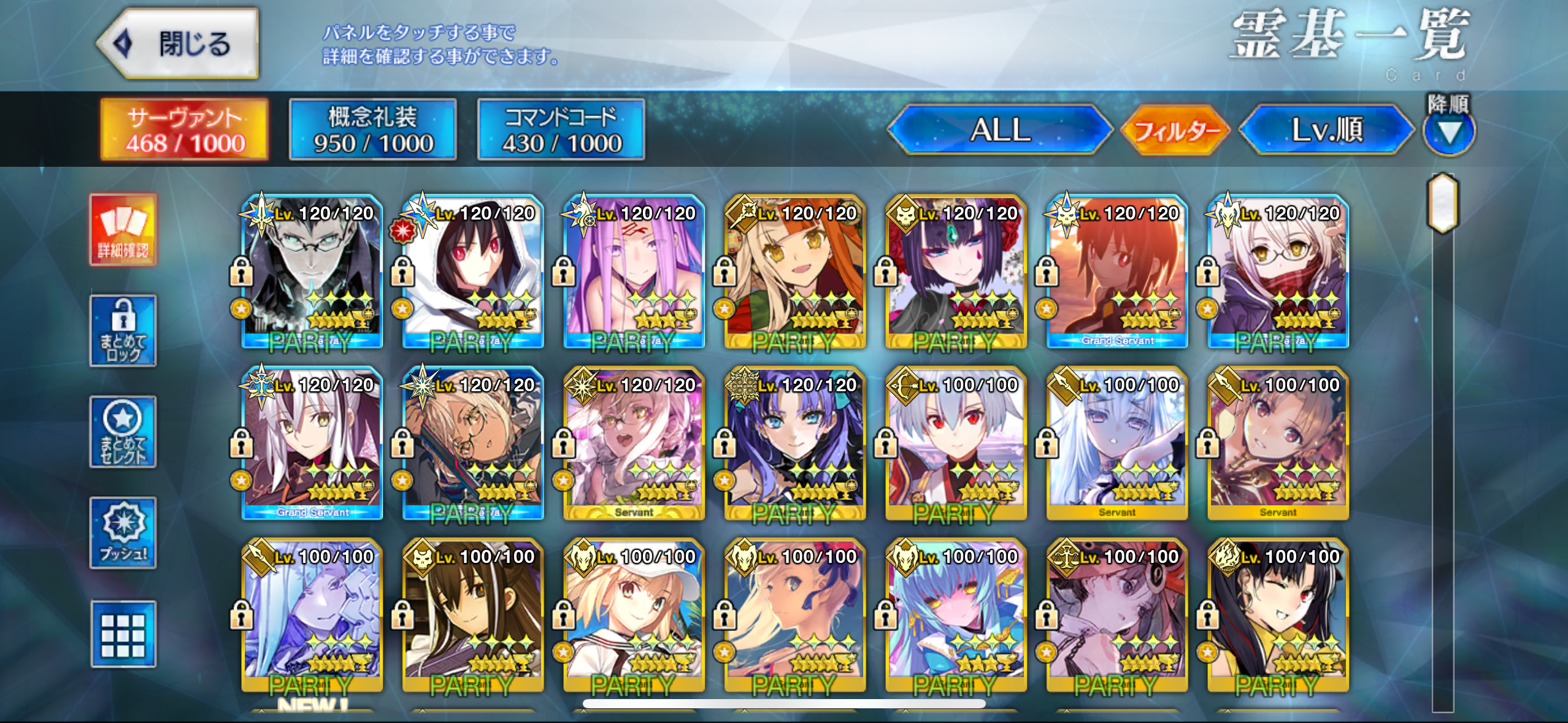
Task: Select the ALL class filter button
Action: (x=1000, y=130)
